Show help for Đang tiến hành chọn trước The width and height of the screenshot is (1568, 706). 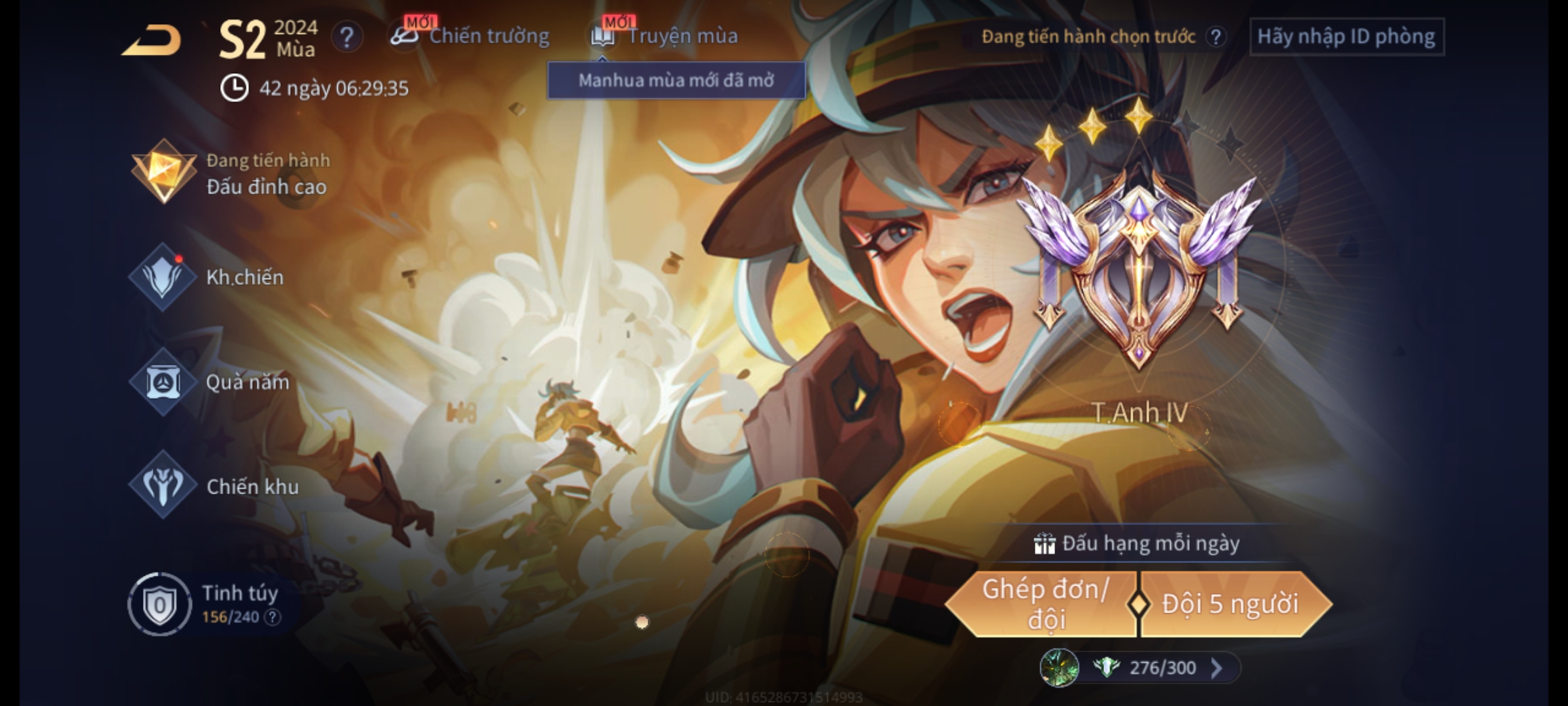1215,37
